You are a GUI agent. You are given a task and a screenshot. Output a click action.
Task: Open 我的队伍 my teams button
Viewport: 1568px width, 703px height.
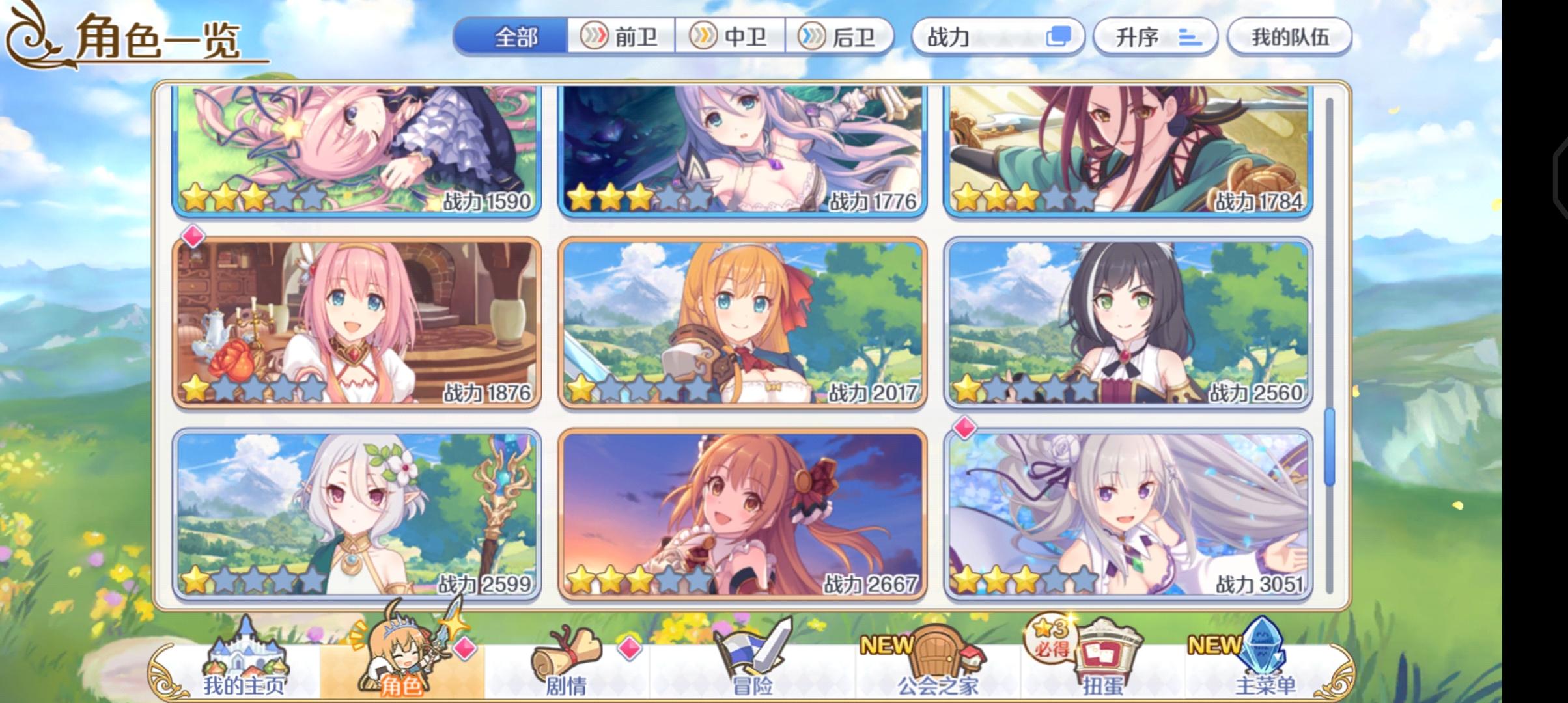(x=1292, y=38)
